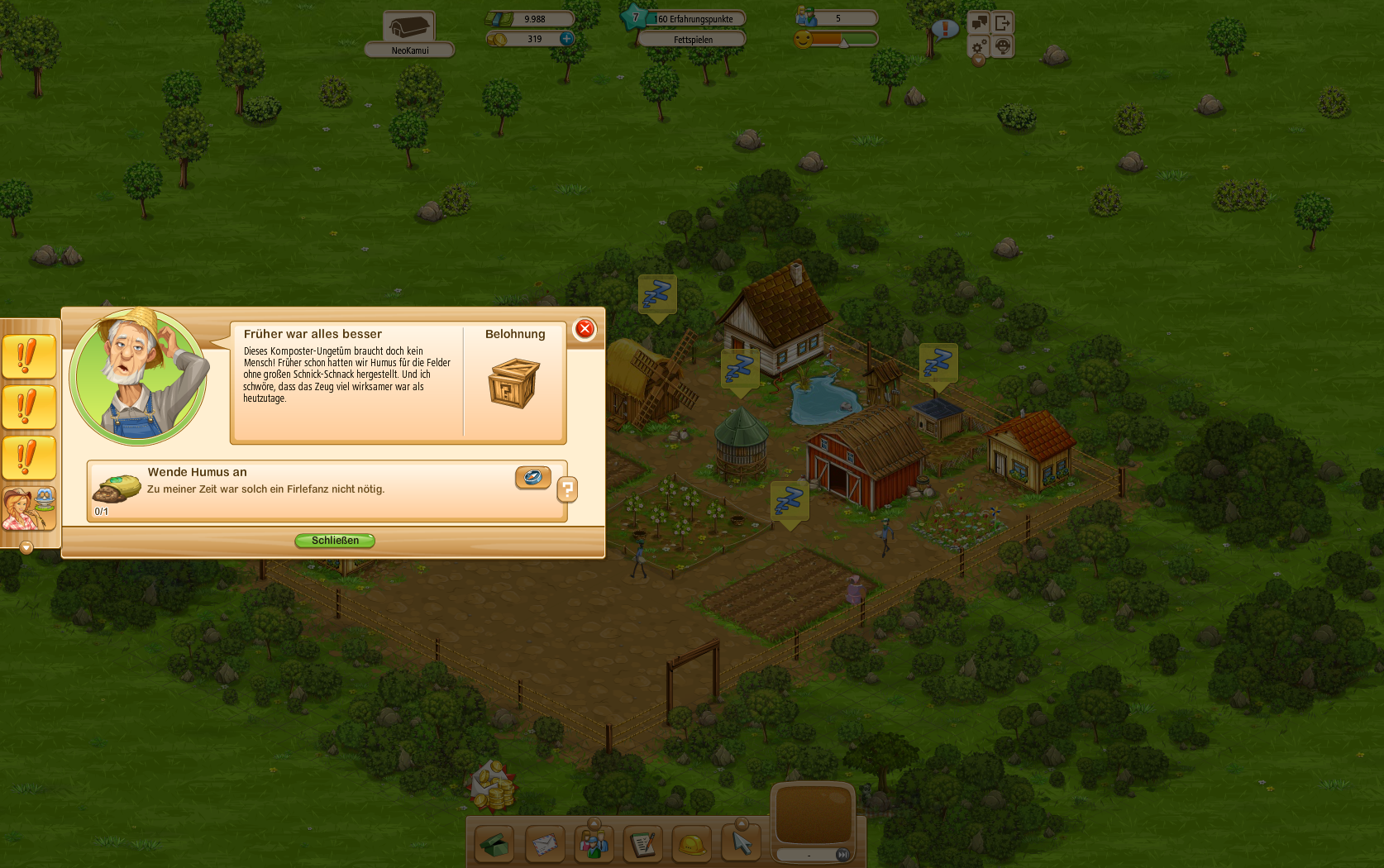This screenshot has height=868, width=1384.
Task: Open the green box inventory button
Action: click(x=494, y=844)
